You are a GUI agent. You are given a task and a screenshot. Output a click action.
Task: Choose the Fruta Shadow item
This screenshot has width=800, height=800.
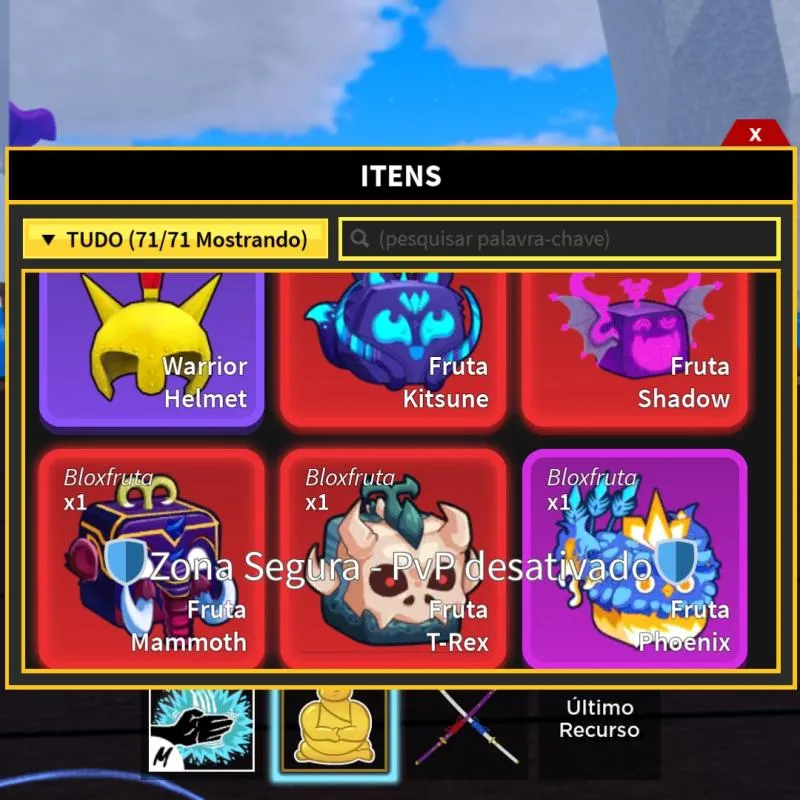click(x=634, y=350)
